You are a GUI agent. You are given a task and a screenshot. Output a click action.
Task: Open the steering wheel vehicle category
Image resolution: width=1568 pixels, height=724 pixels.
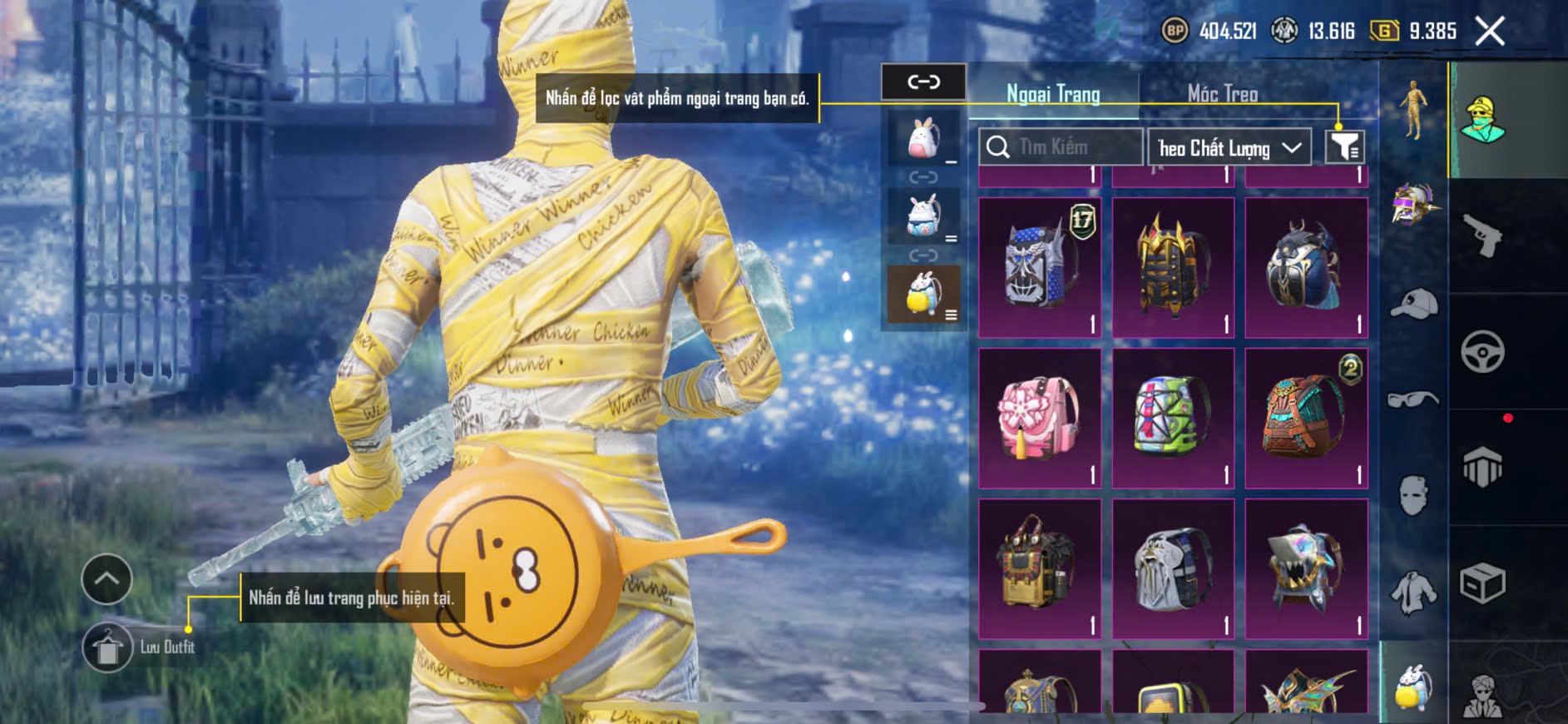coord(1482,351)
